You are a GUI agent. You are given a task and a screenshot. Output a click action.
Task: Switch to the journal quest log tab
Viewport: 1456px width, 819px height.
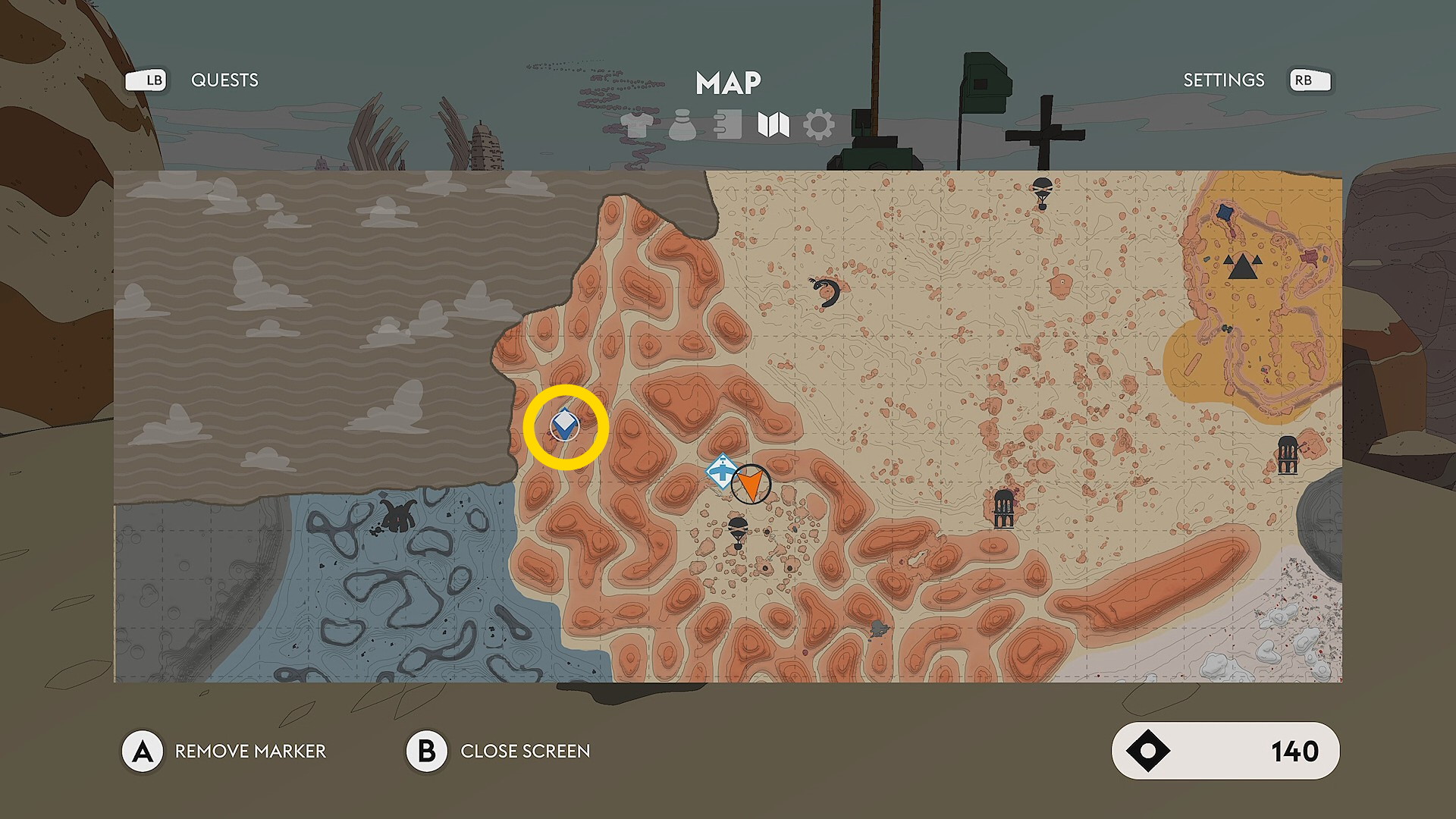tap(728, 125)
